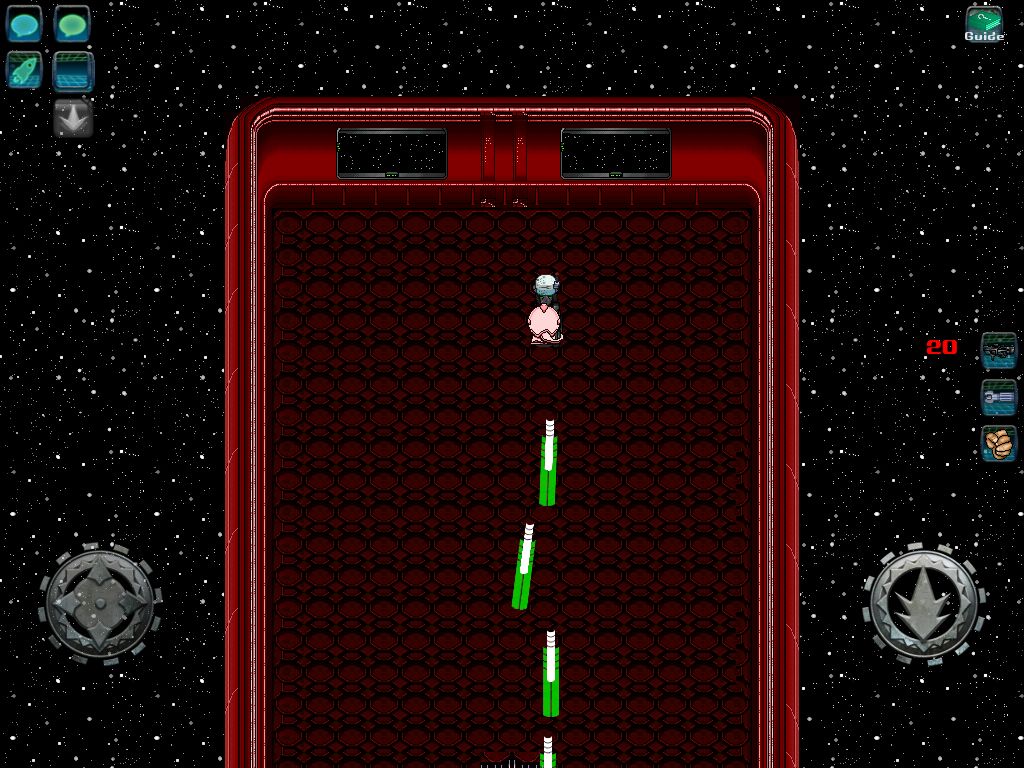Image resolution: width=1024 pixels, height=768 pixels.
Task: Select the rocket ship icon
Action: [24, 71]
